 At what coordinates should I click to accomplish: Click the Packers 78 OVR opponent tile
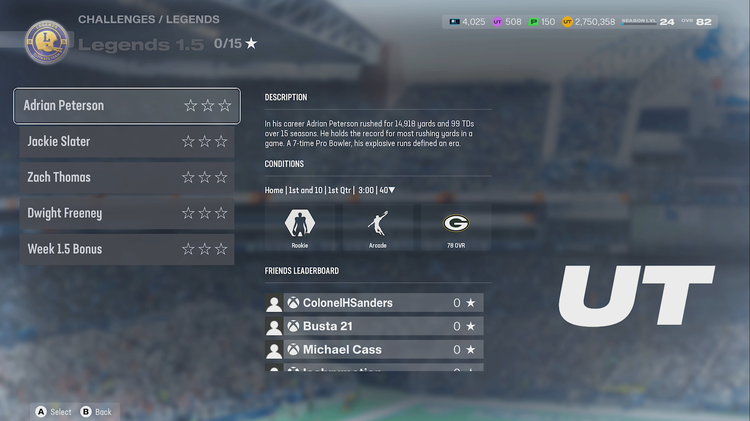click(457, 227)
